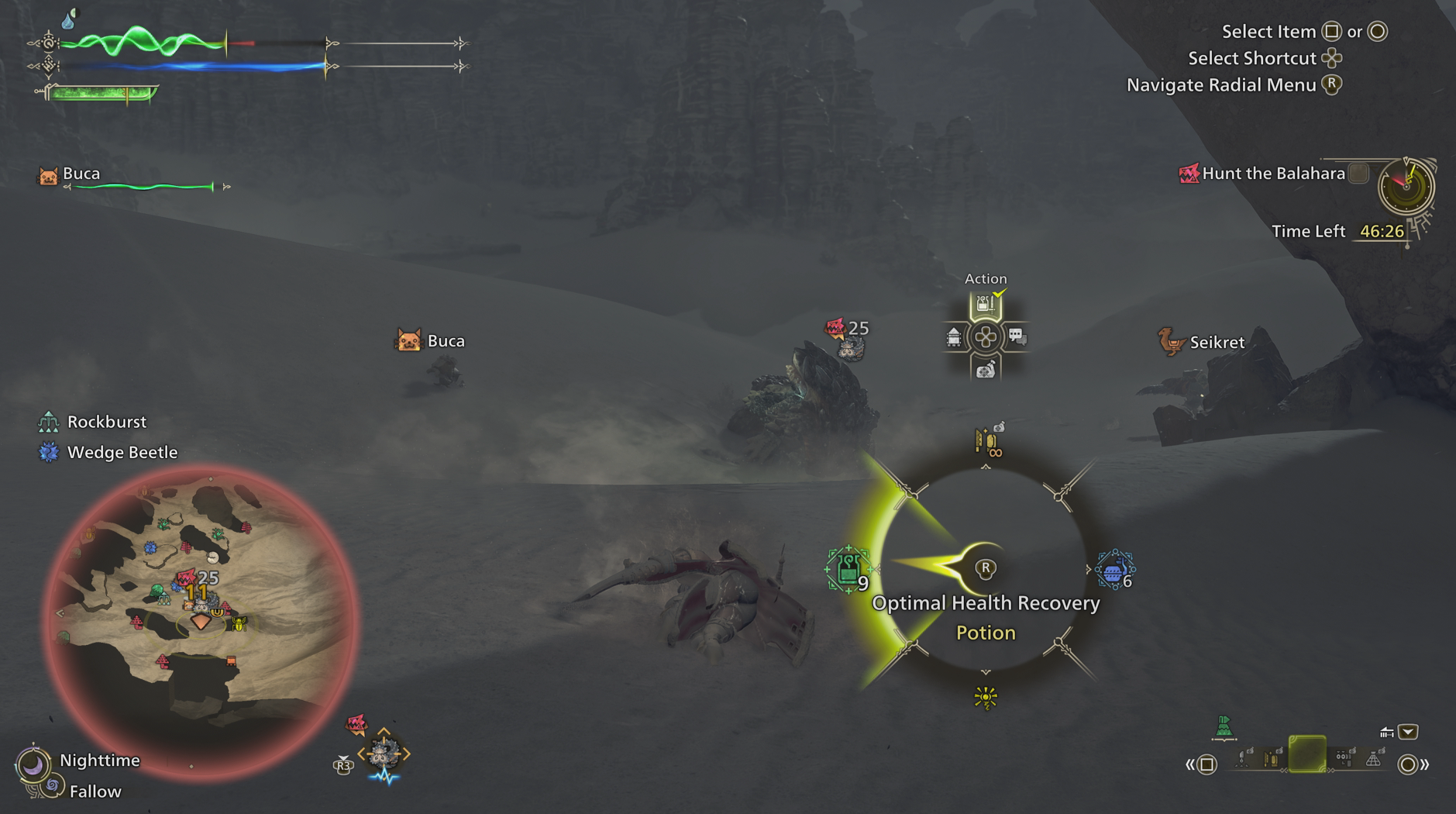1456x814 pixels.
Task: Select the capture net in item bar
Action: tap(1373, 758)
